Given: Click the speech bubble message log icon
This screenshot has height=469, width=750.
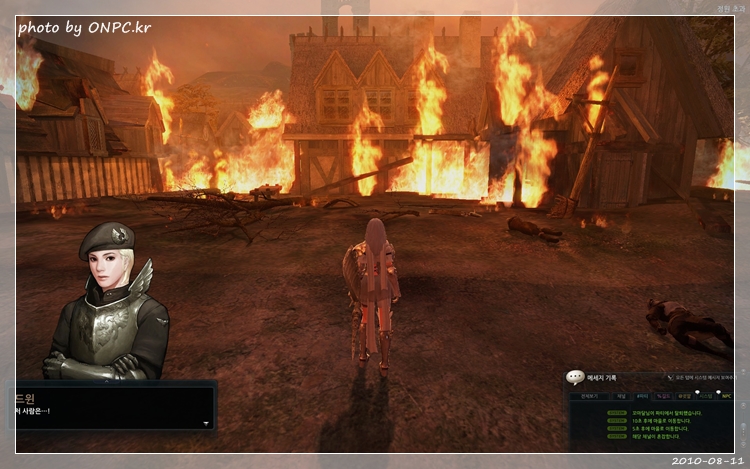Looking at the screenshot, I should [575, 378].
